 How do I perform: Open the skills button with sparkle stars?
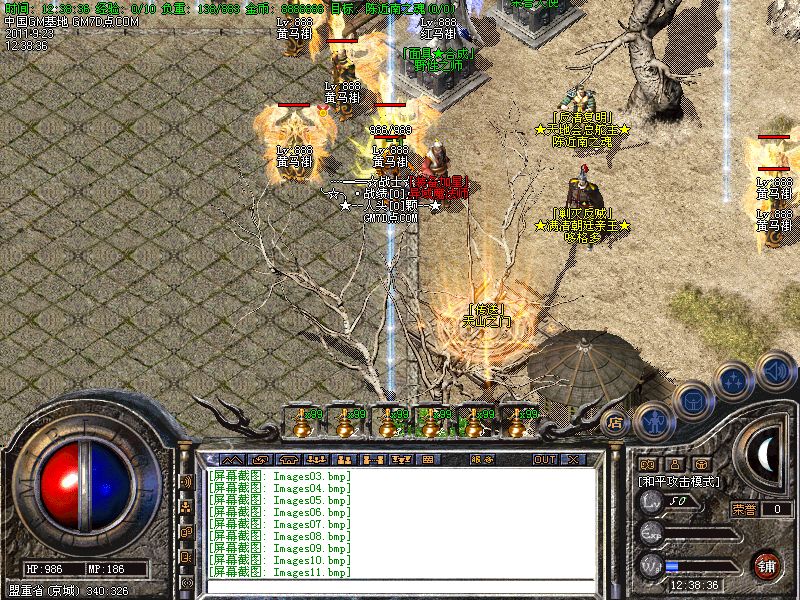[x=735, y=381]
